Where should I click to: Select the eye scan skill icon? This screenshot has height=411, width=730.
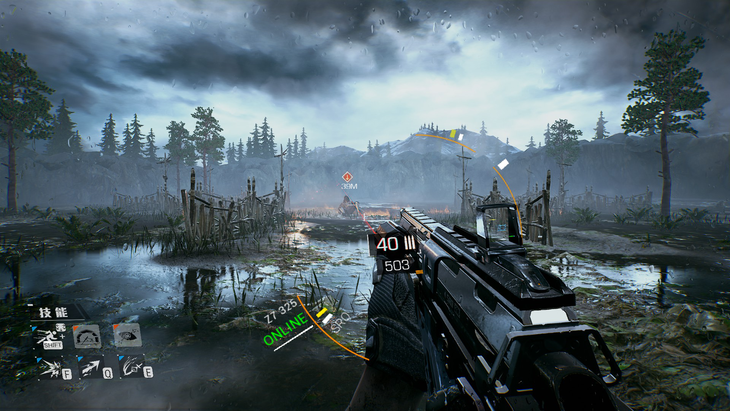pyautogui.click(x=126, y=335)
